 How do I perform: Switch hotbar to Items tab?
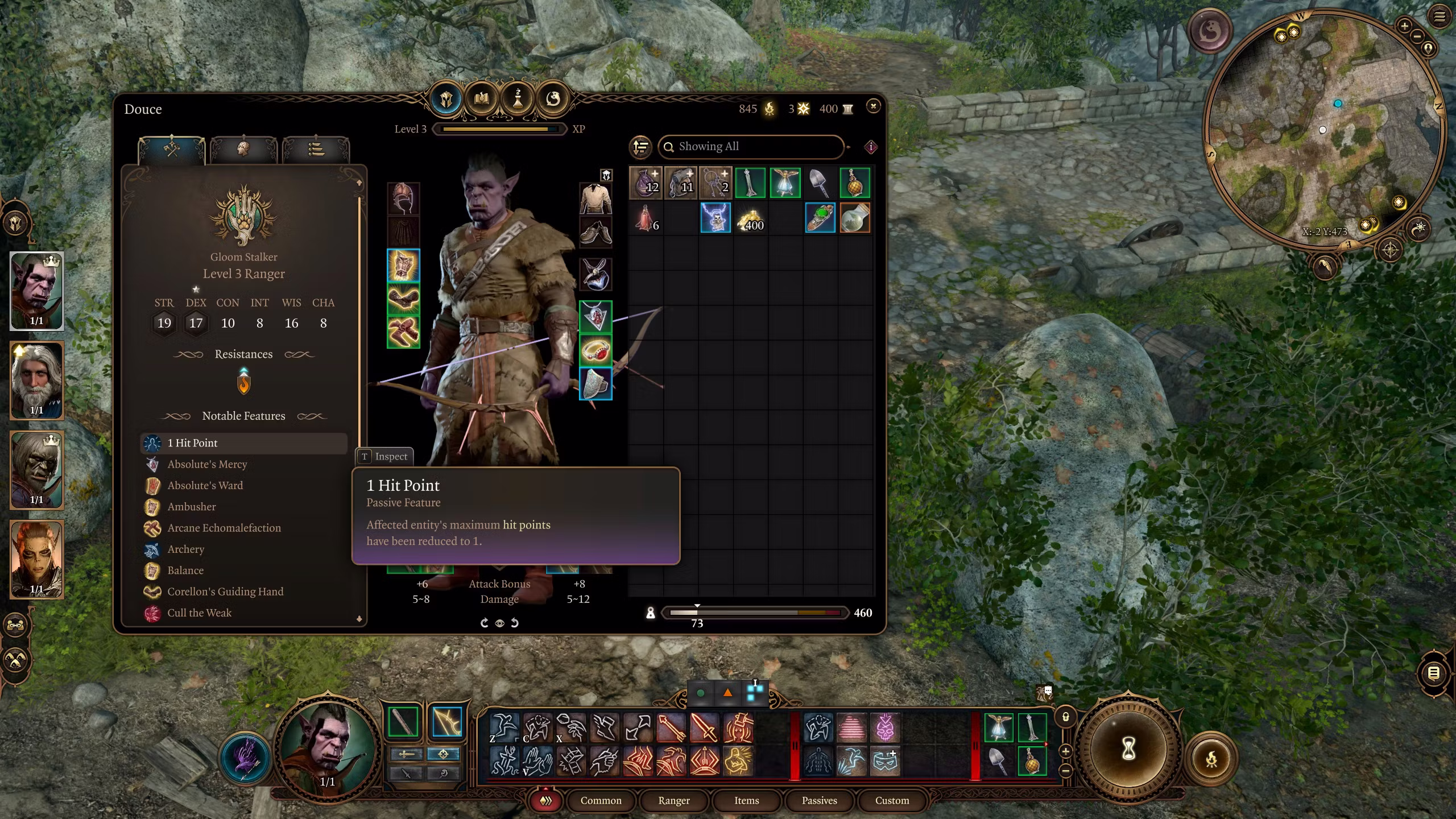point(746,800)
